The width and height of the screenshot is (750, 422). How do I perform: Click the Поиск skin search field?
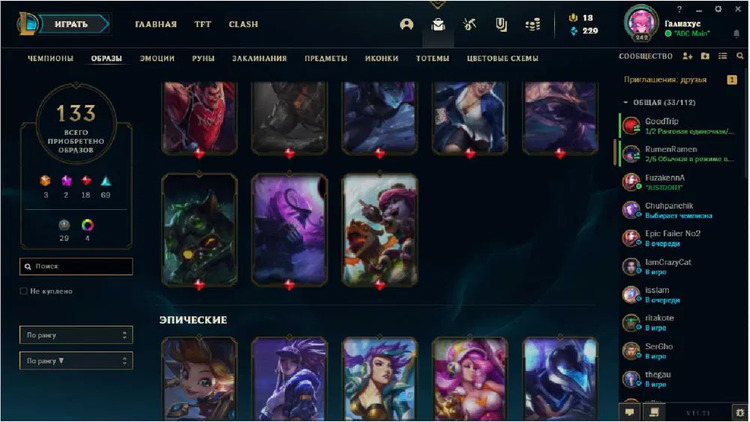tap(78, 267)
